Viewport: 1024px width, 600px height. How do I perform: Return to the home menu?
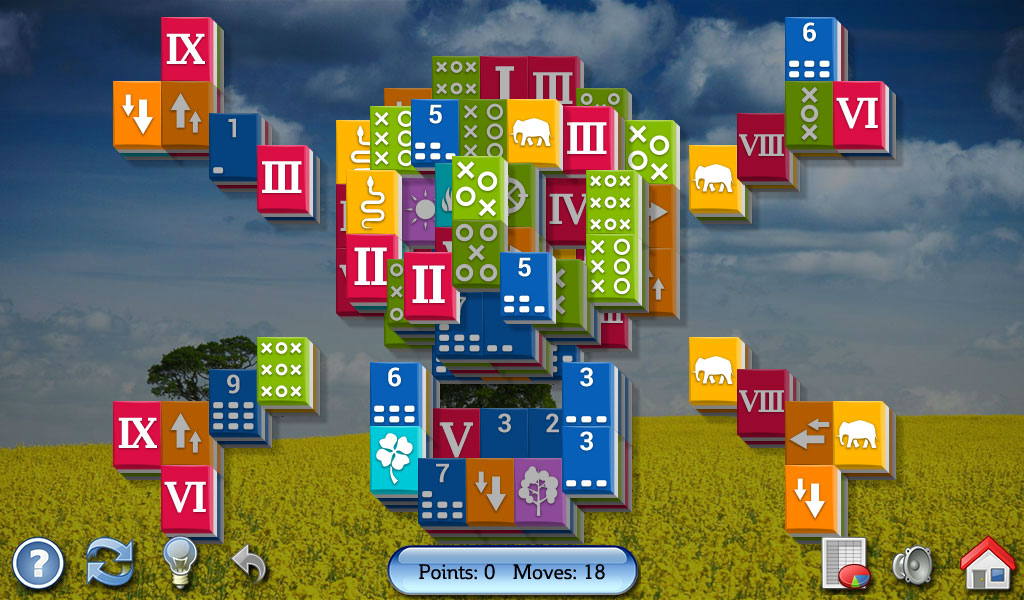click(987, 563)
